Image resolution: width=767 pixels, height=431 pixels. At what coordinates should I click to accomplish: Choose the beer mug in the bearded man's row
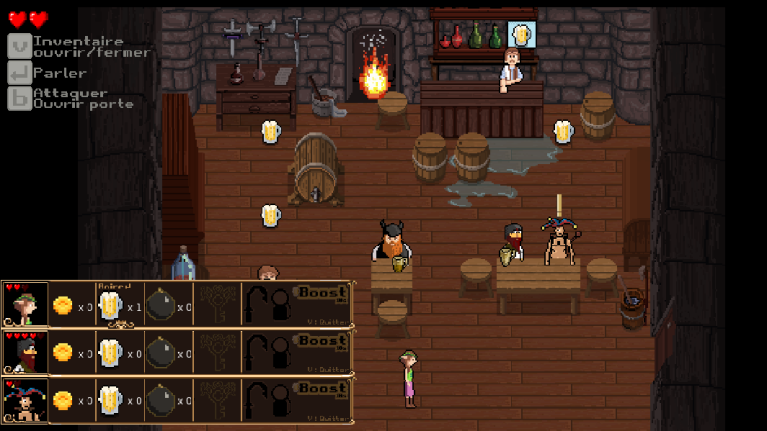tap(111, 353)
